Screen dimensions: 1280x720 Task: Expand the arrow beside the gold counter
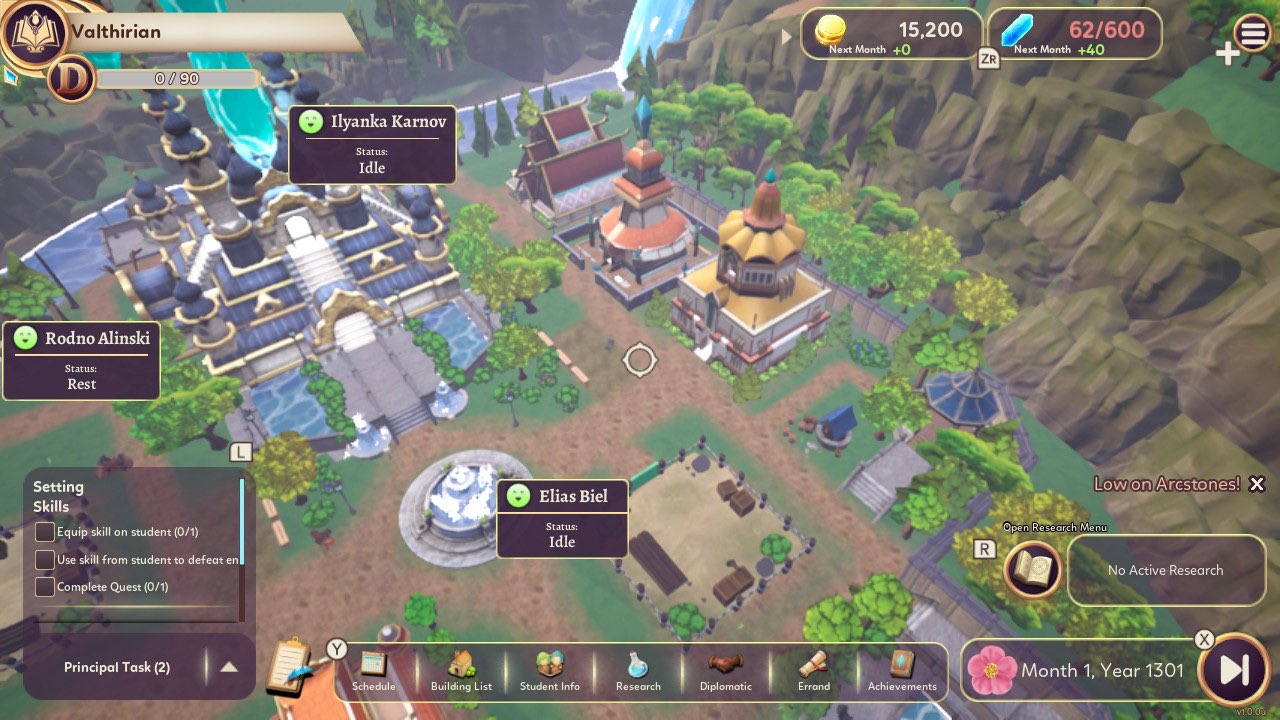[787, 35]
